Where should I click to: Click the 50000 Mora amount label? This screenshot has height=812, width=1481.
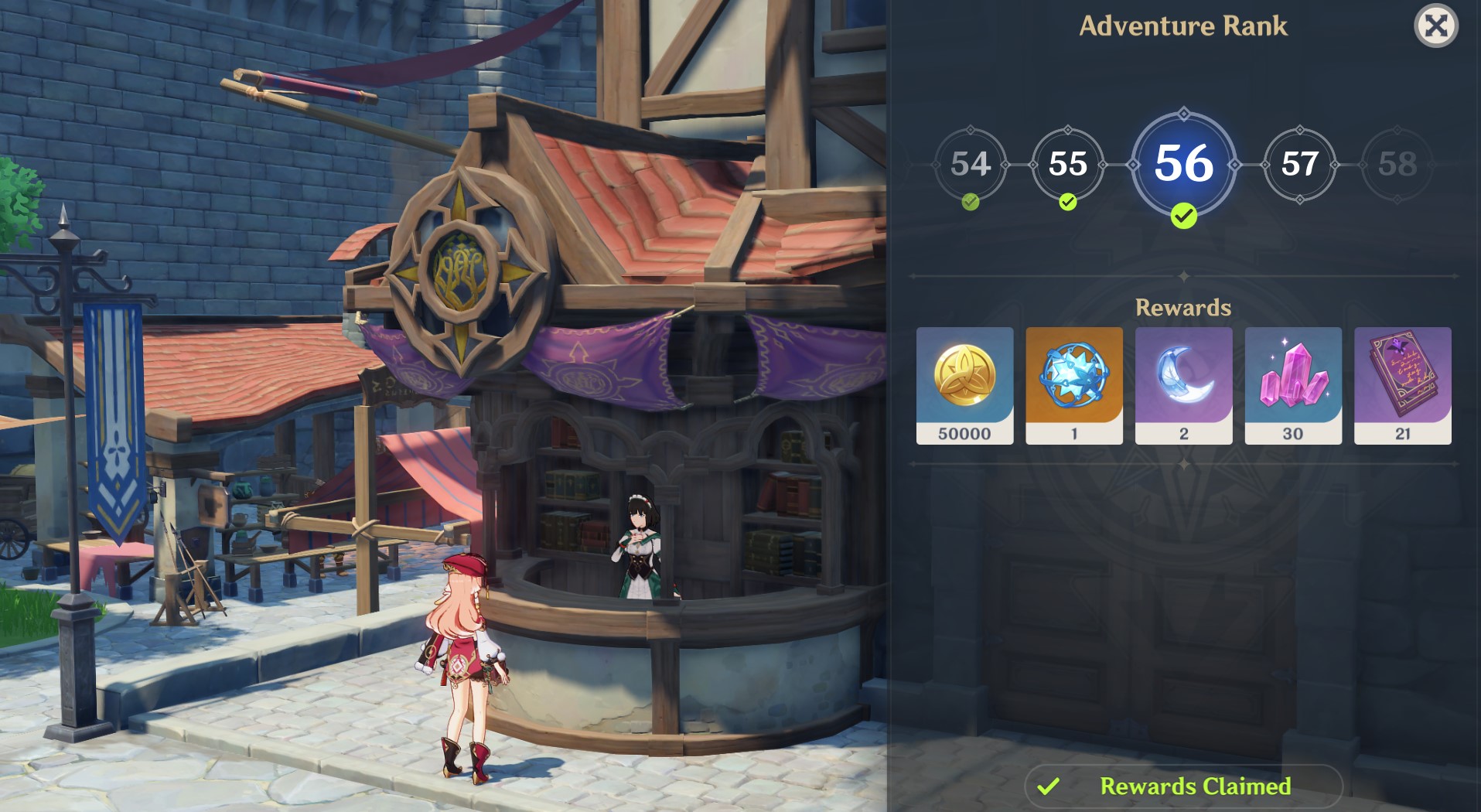964,434
